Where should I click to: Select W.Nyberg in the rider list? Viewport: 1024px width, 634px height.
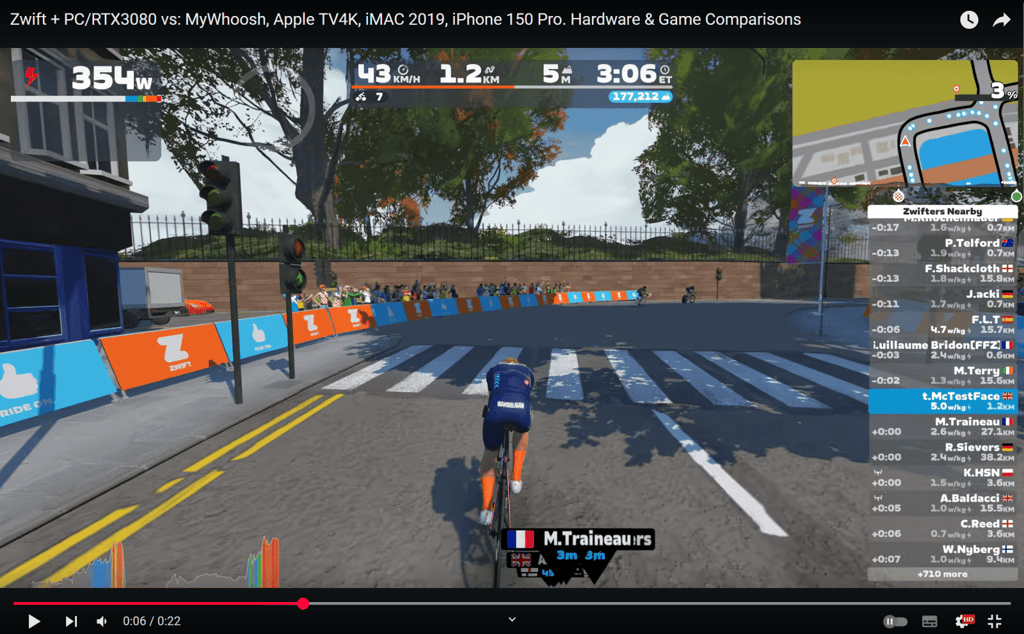[942, 554]
